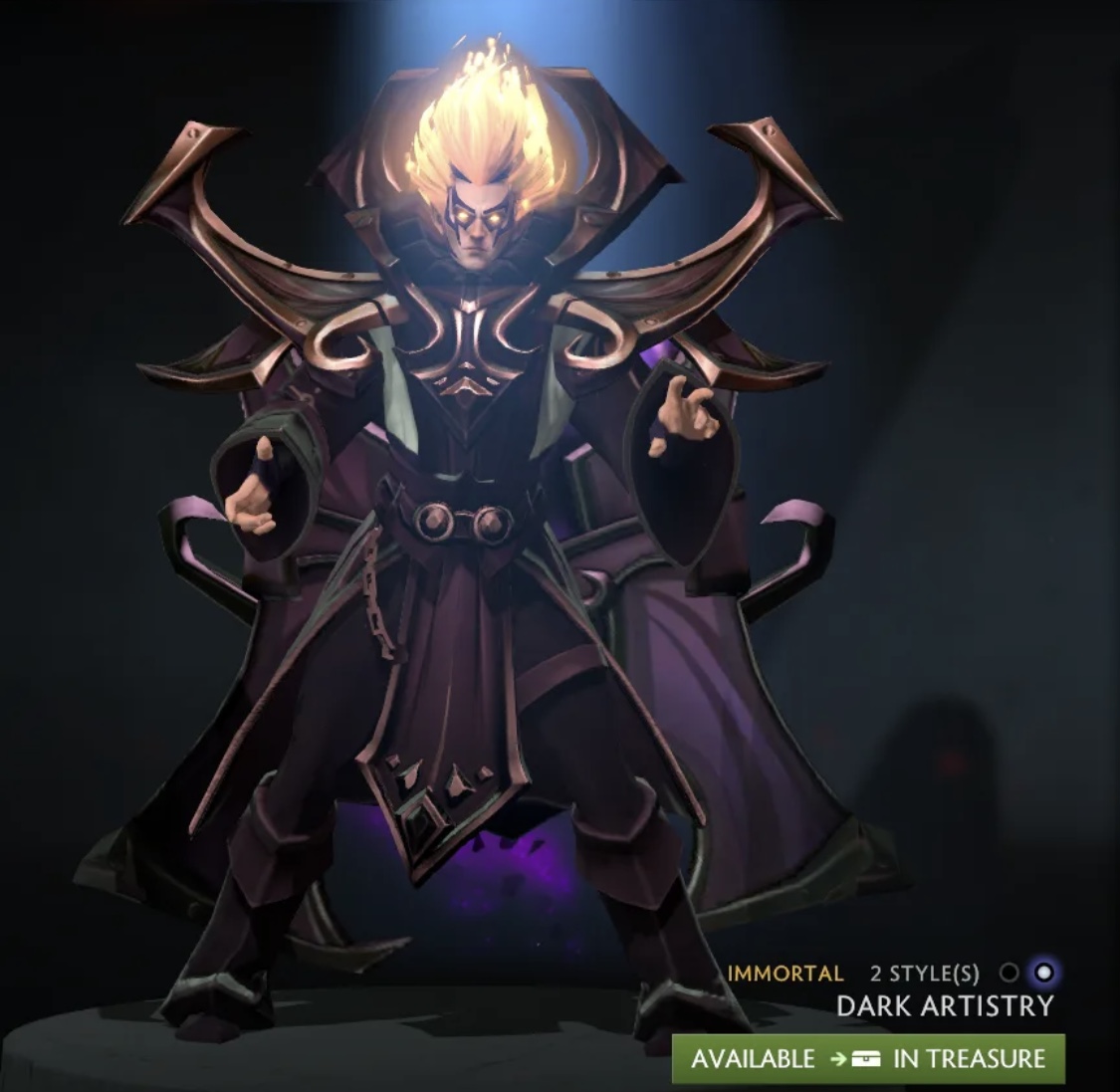Screen dimensions: 1120x1092
Task: Choose the second highlighted style option
Action: pyautogui.click(x=1043, y=973)
